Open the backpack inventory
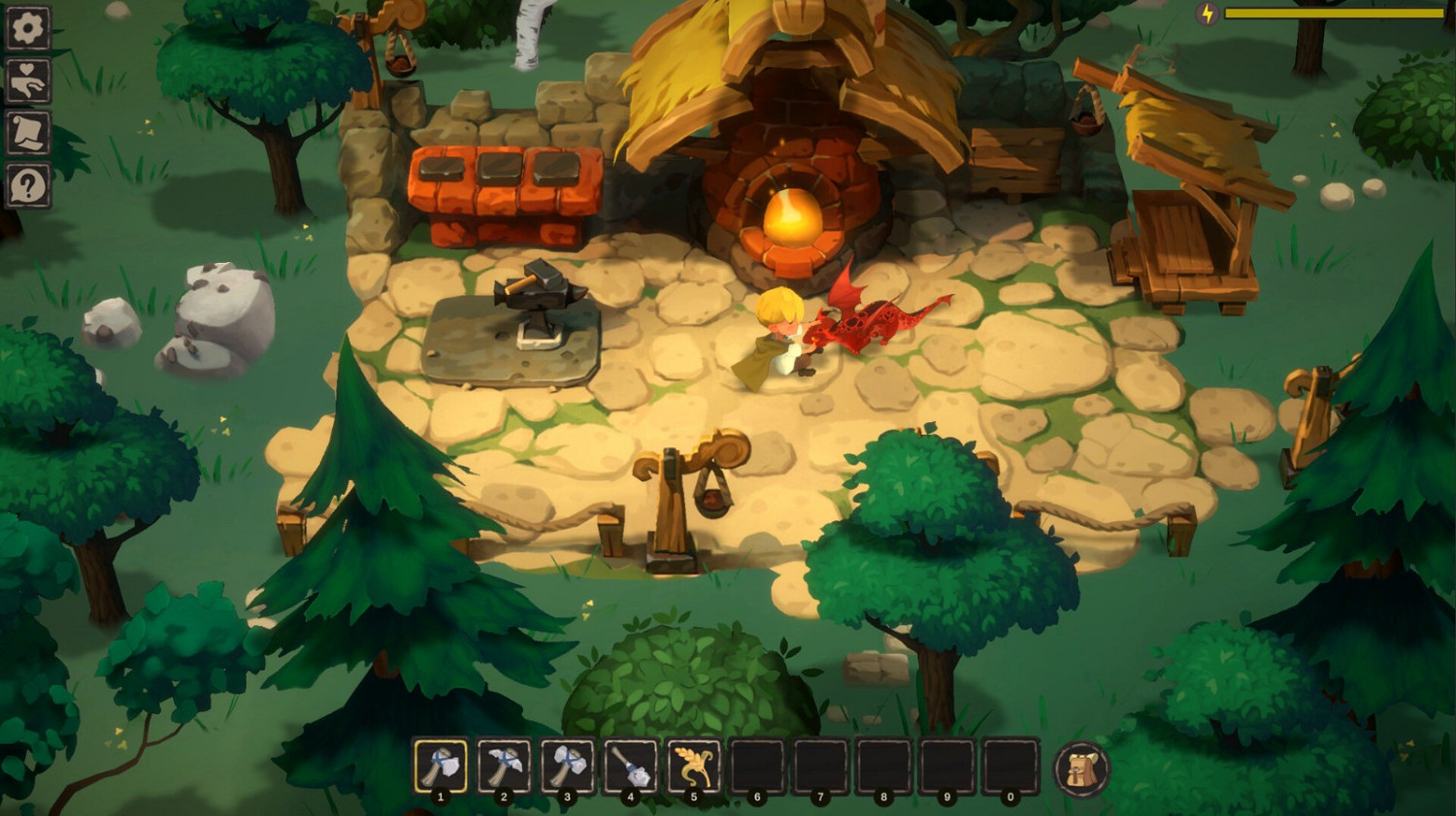The image size is (1456, 816). click(x=1080, y=772)
